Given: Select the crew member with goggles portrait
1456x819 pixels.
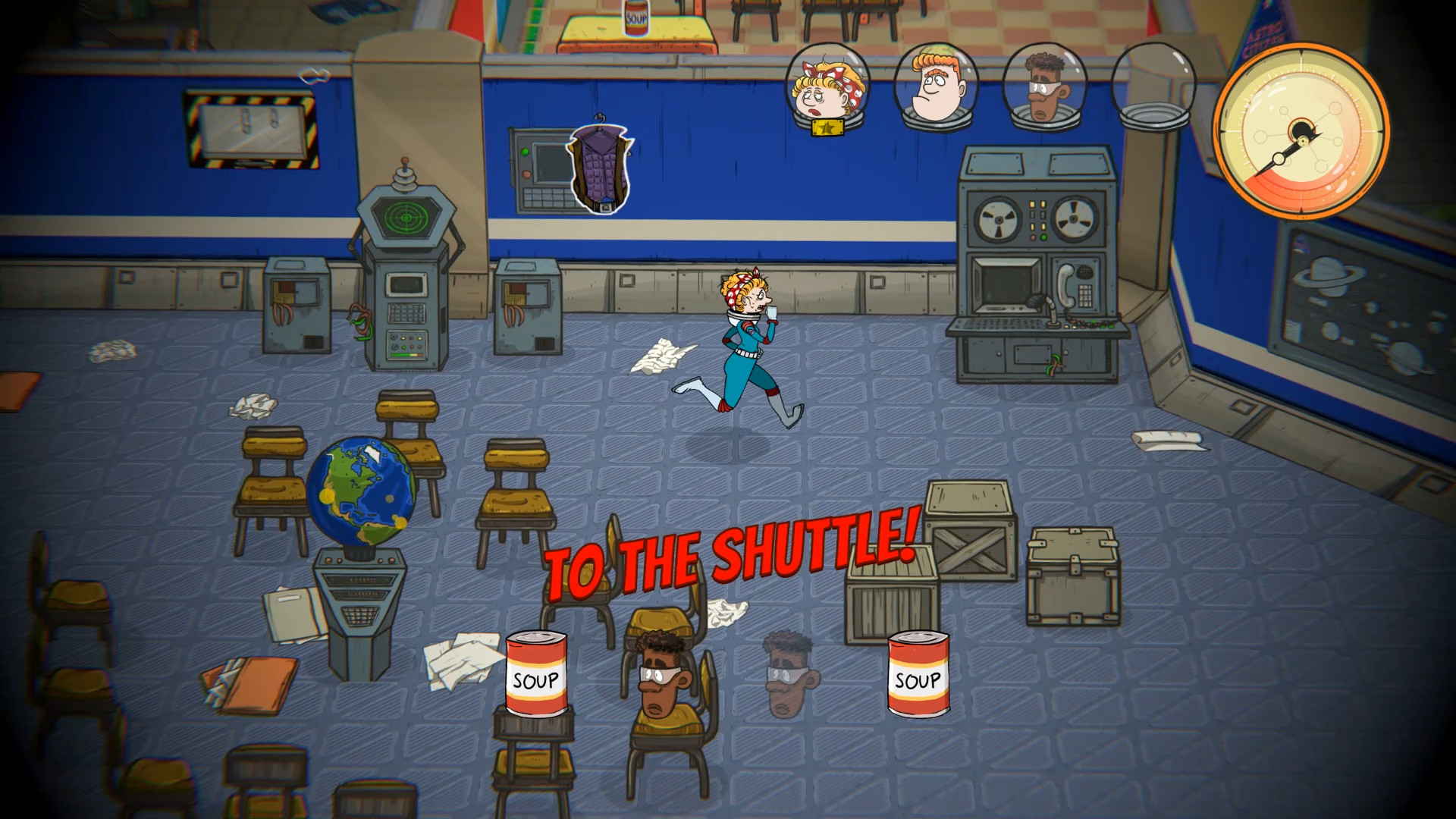Looking at the screenshot, I should (1043, 83).
